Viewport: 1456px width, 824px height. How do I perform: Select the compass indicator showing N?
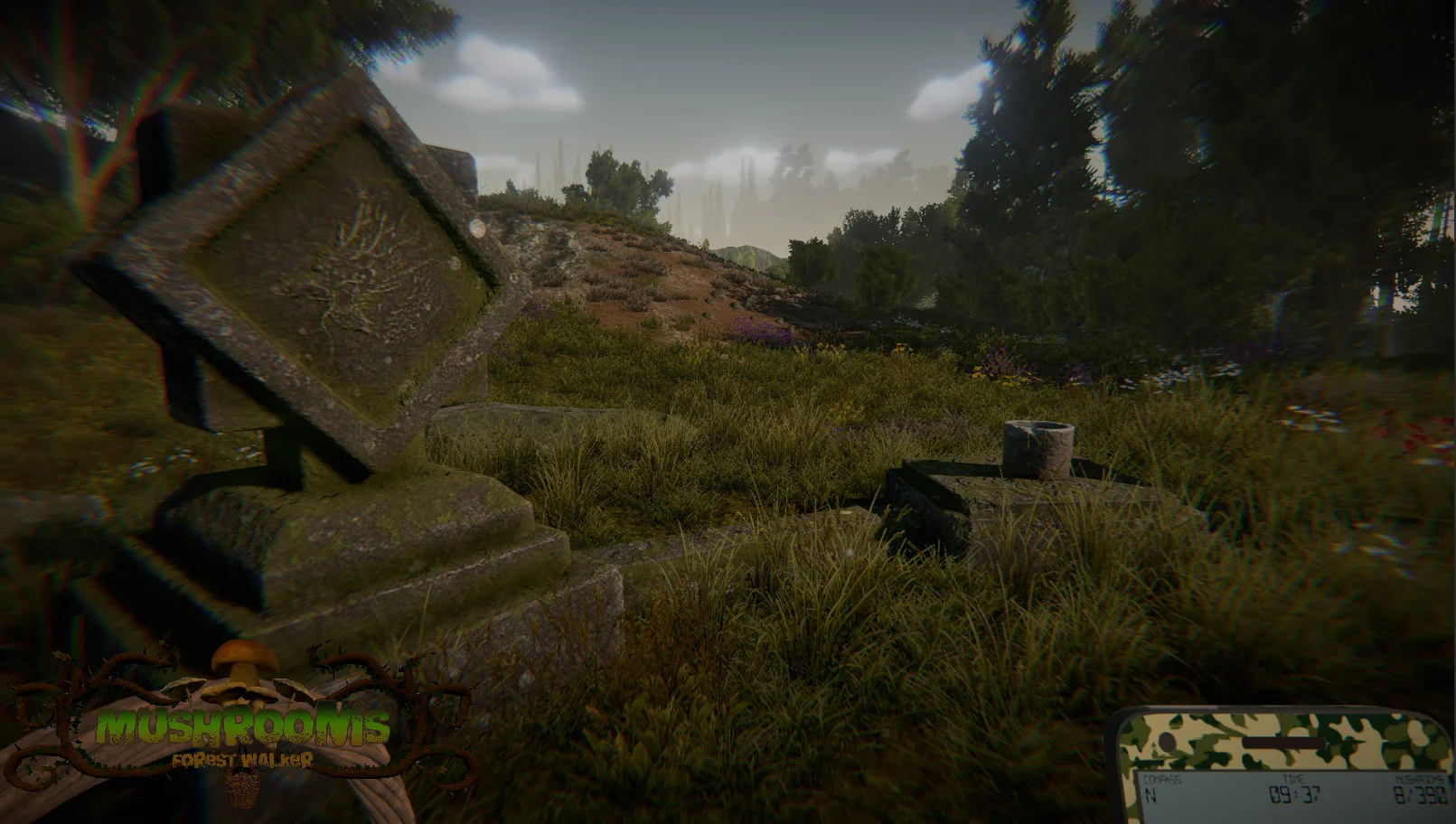(1151, 792)
